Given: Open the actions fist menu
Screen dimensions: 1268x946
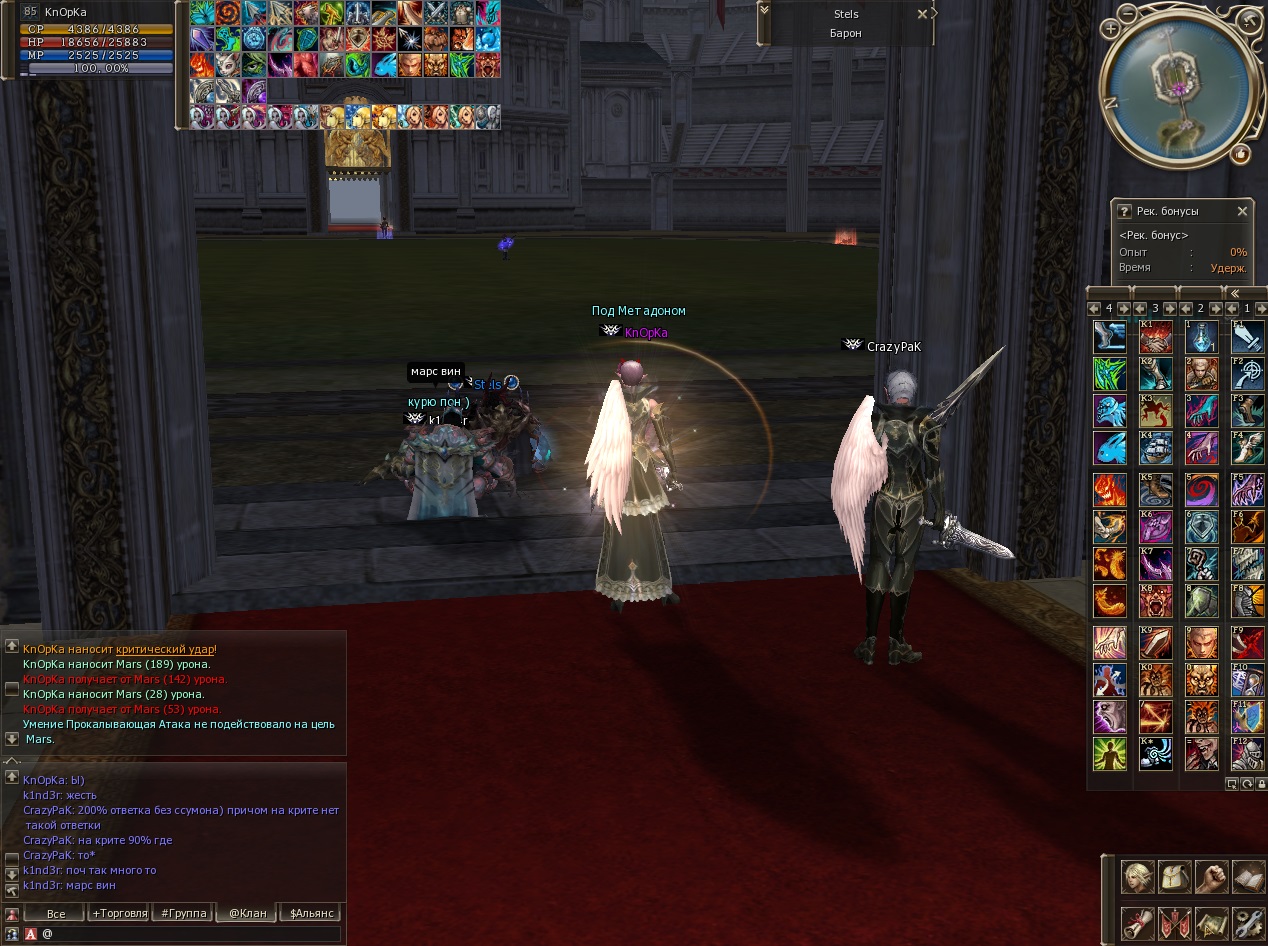Looking at the screenshot, I should click(1212, 877).
